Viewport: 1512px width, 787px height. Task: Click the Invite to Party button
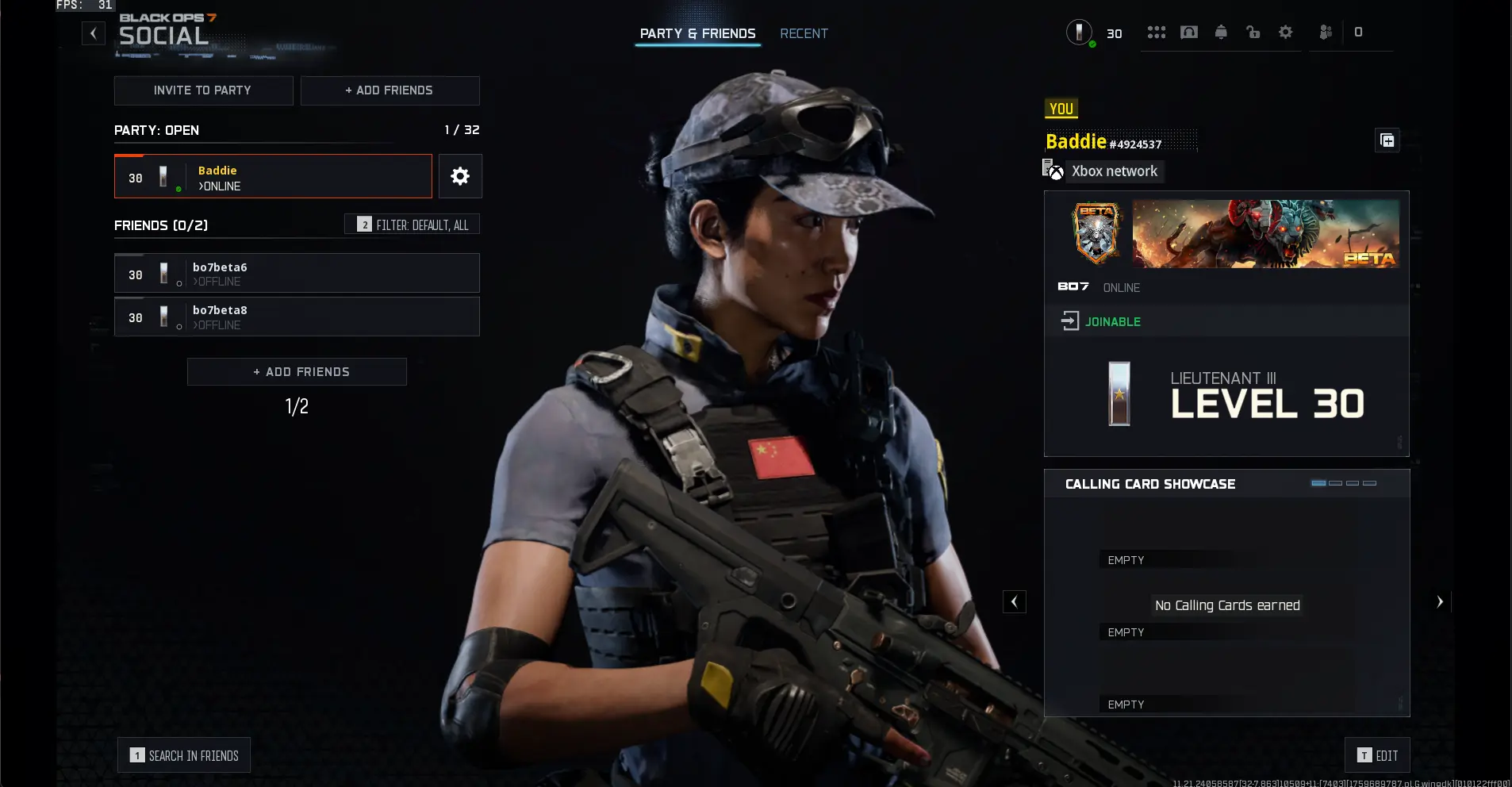[x=203, y=90]
